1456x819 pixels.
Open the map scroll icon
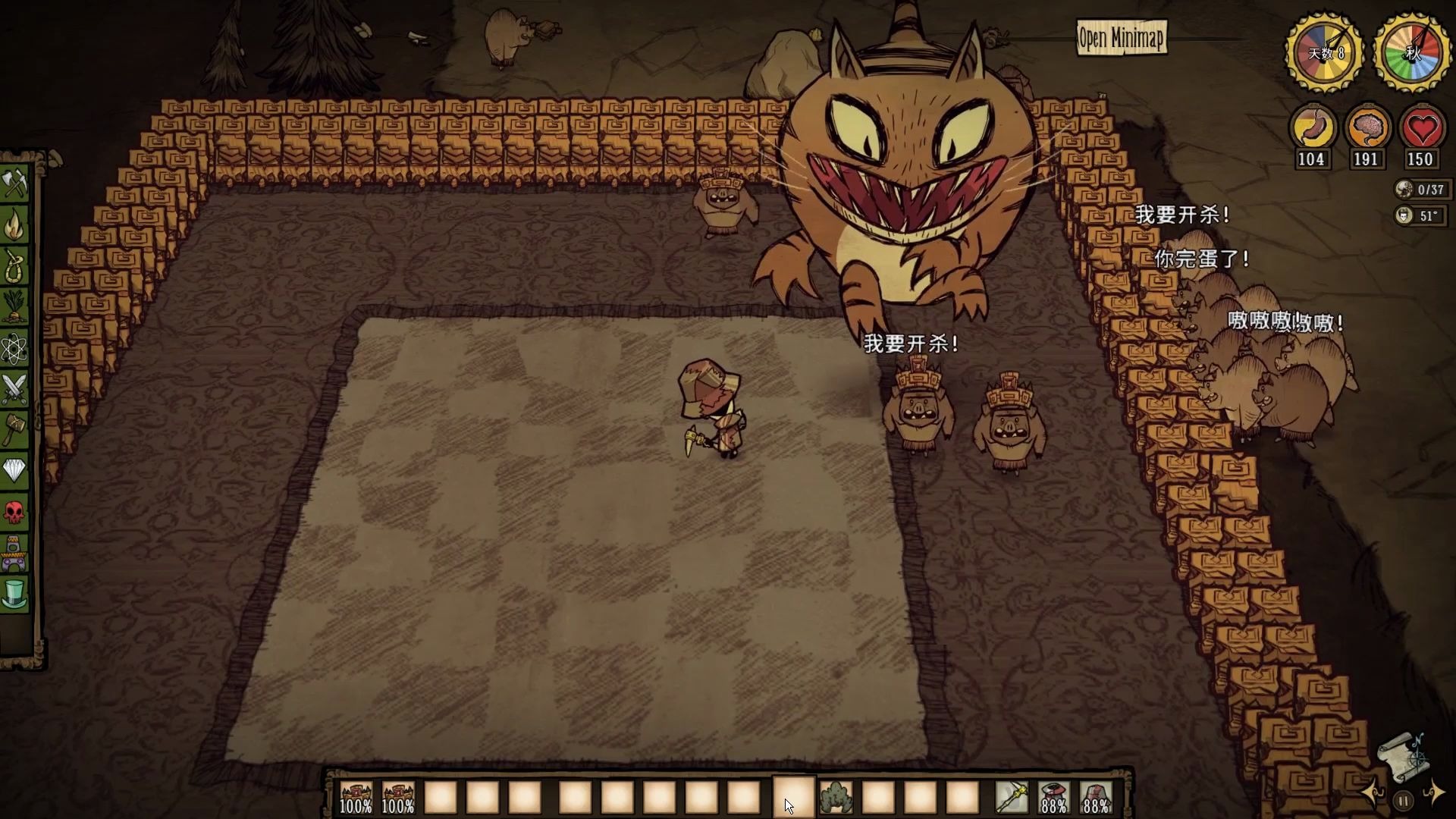click(1401, 756)
